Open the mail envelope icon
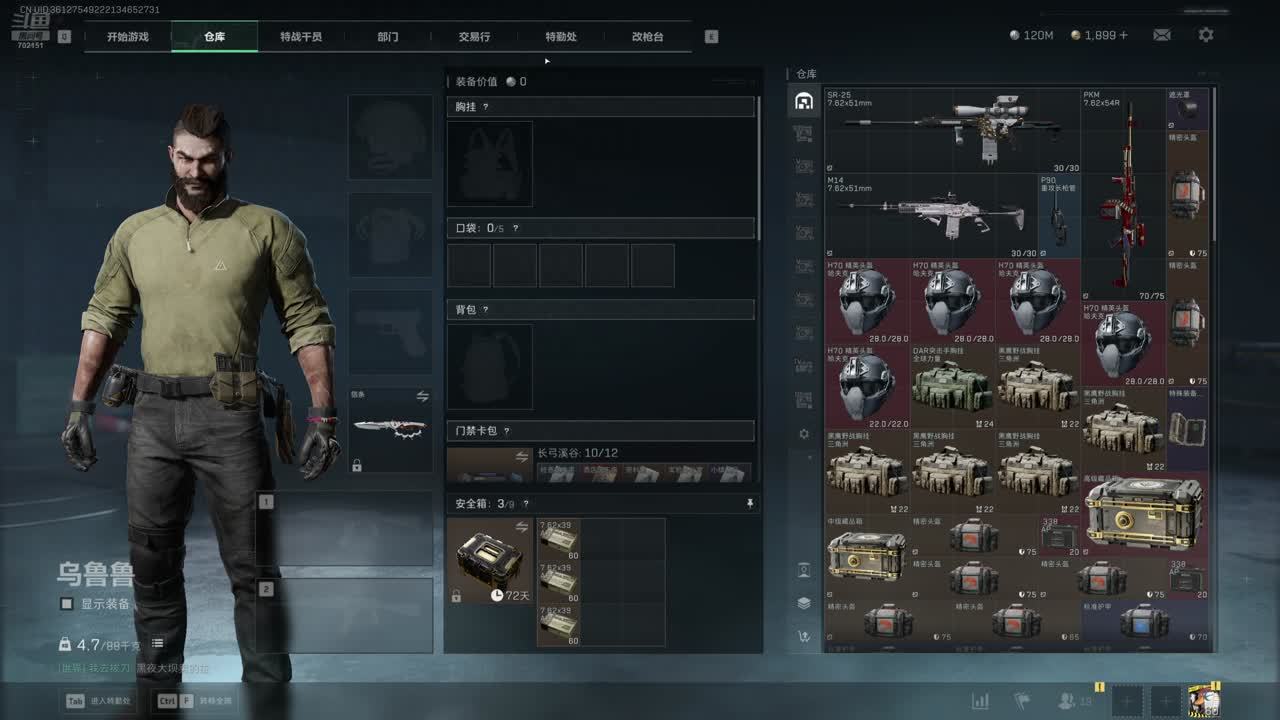This screenshot has width=1280, height=720. coord(1161,35)
